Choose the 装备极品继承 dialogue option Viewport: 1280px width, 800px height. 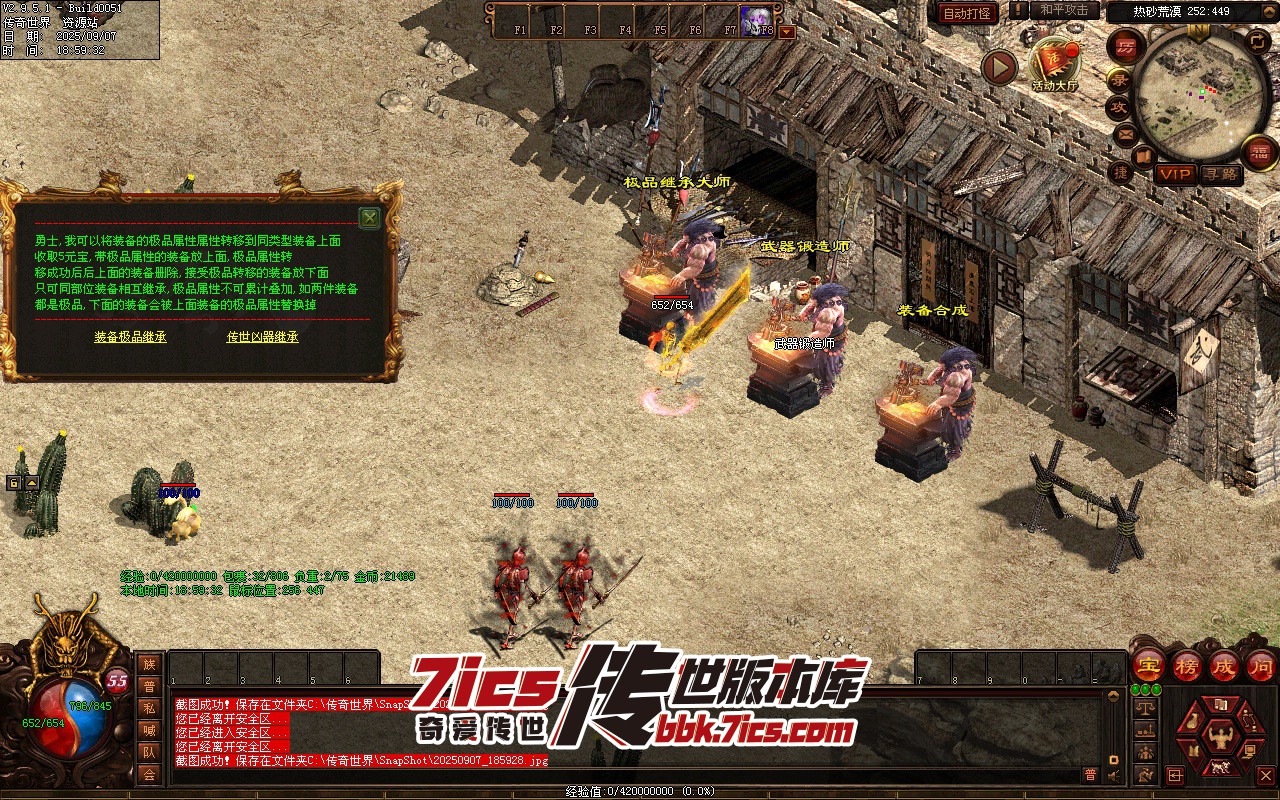pyautogui.click(x=130, y=337)
